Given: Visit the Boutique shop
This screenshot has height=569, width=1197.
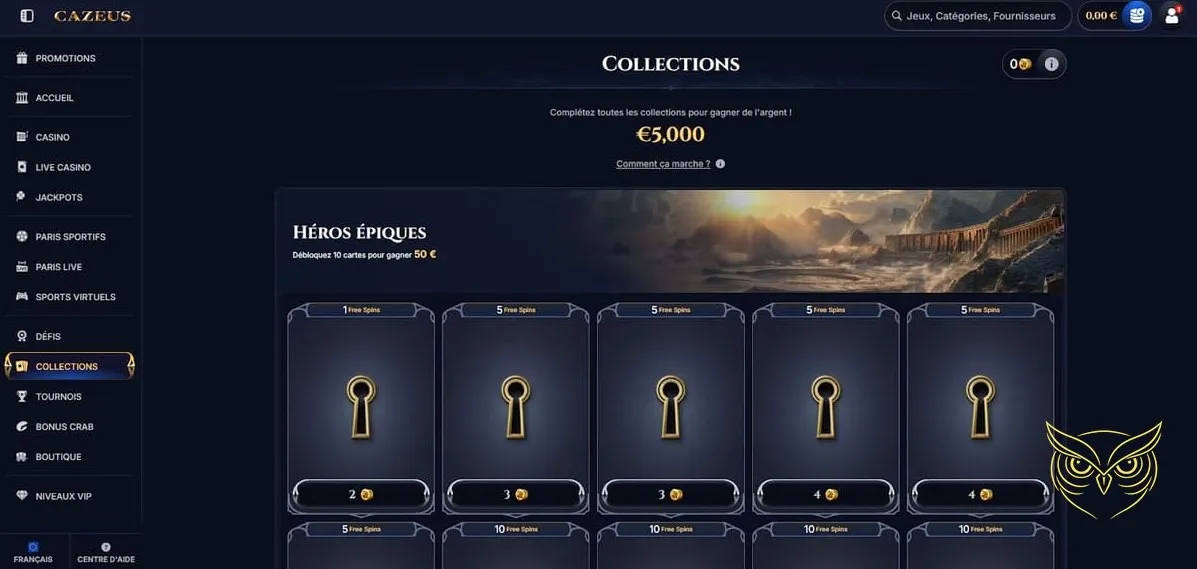Looking at the screenshot, I should (x=58, y=457).
